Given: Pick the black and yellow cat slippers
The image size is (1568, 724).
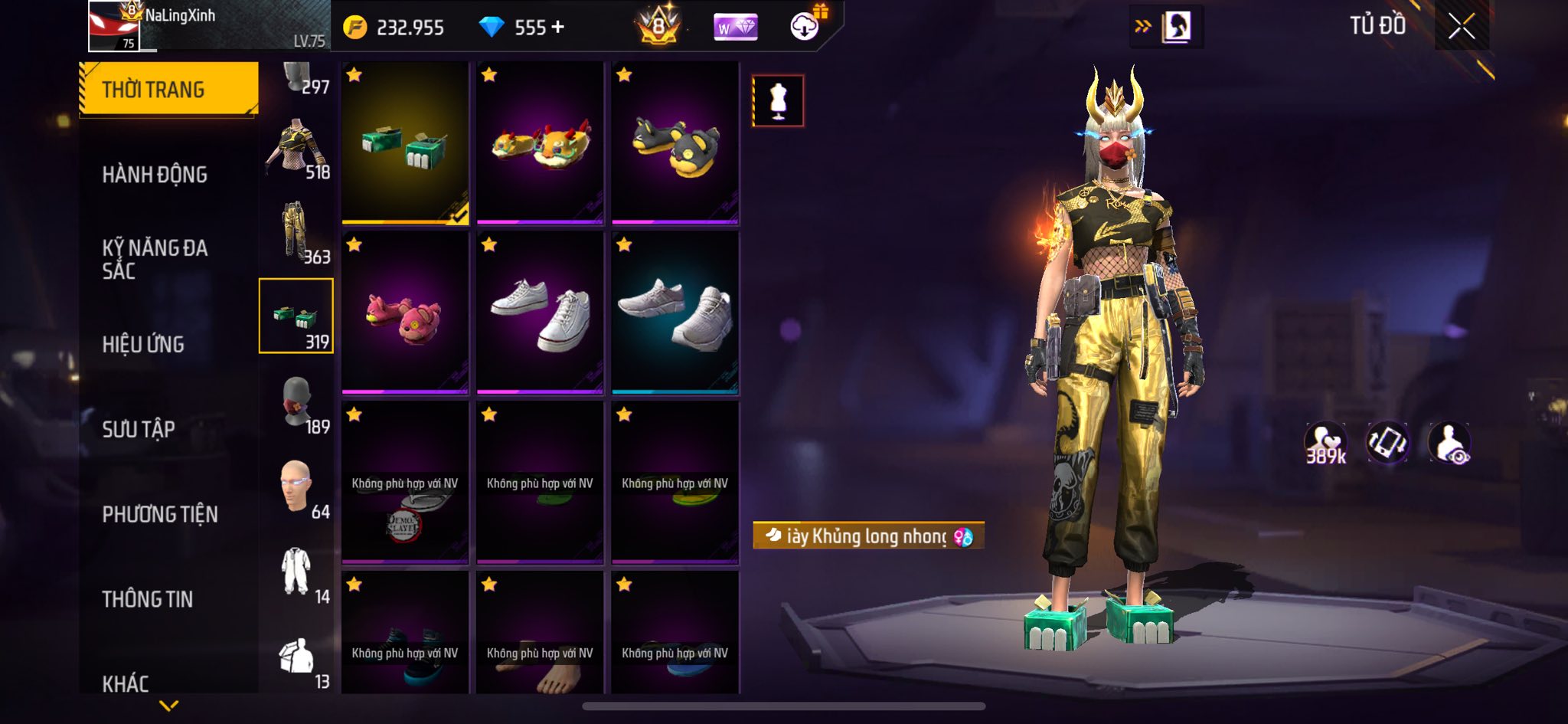Looking at the screenshot, I should coord(675,143).
